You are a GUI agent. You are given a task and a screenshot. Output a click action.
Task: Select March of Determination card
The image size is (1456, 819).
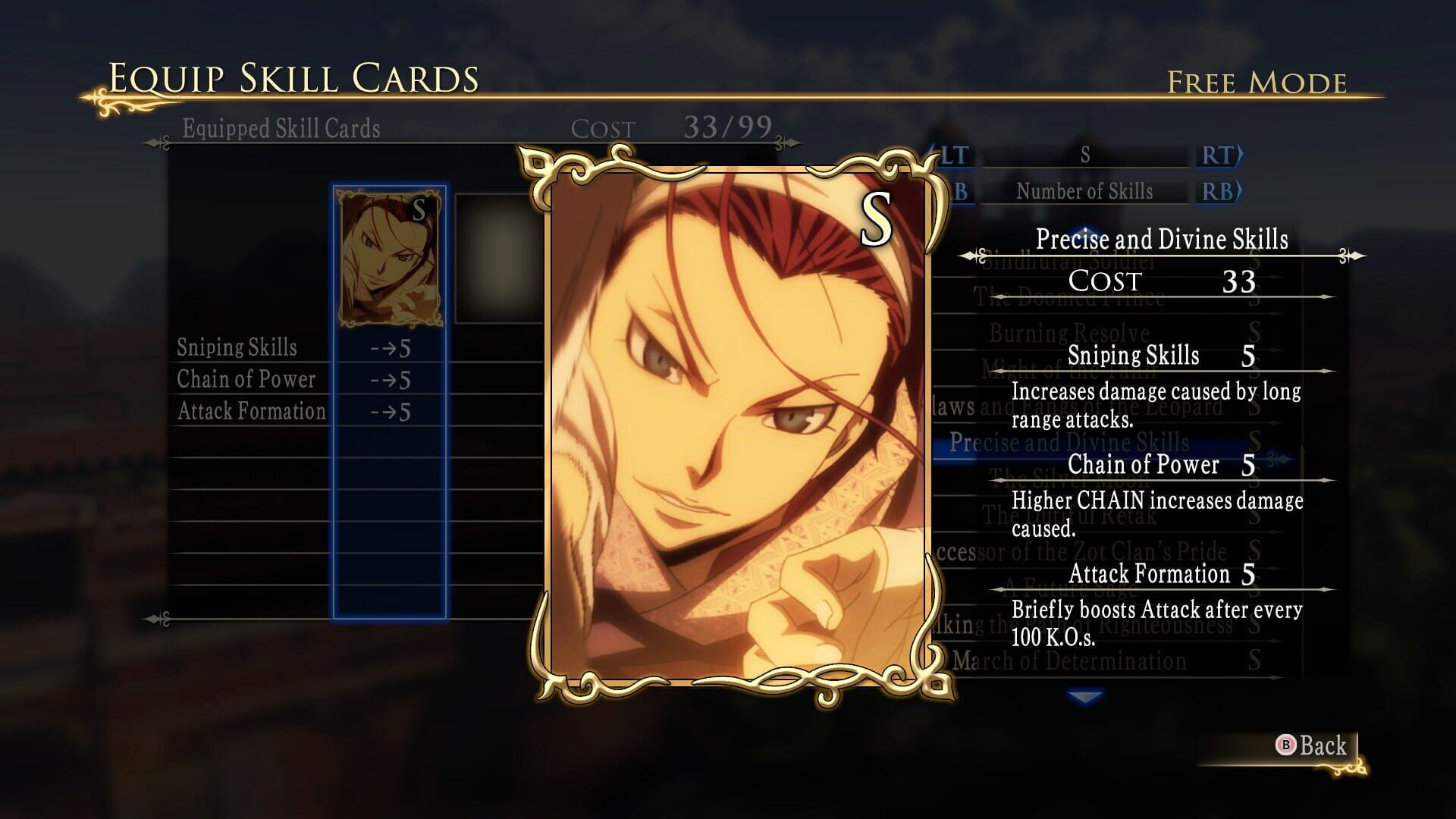tap(1062, 661)
